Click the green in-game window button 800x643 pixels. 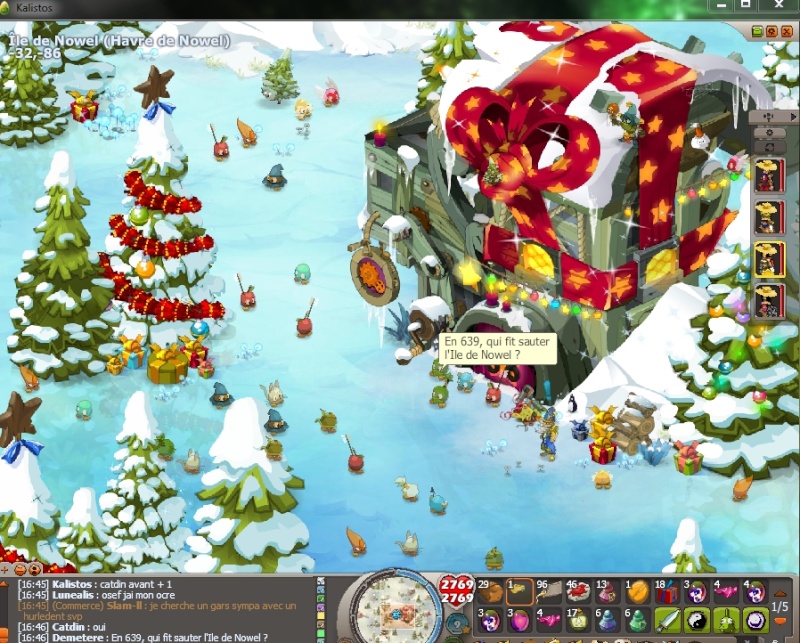click(x=757, y=31)
